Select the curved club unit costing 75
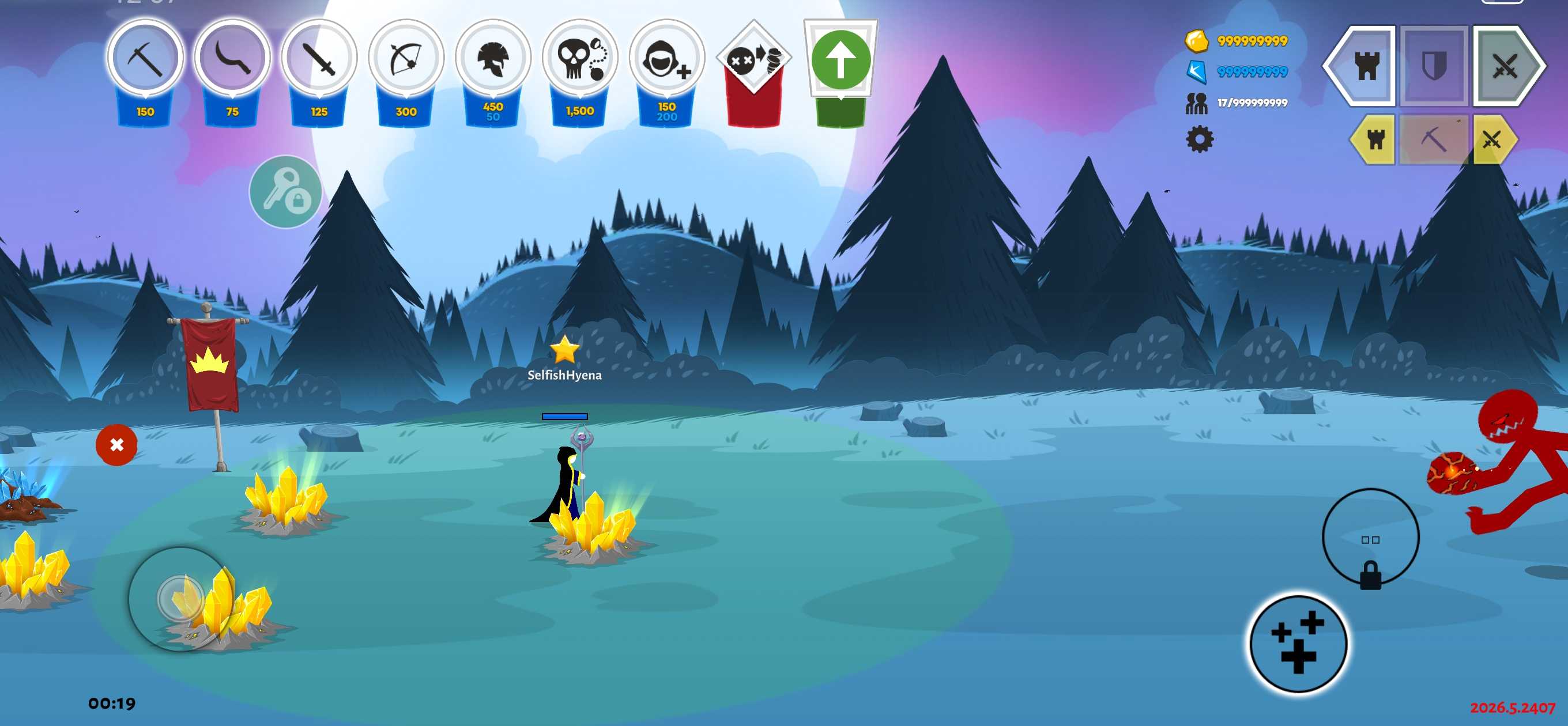The width and height of the screenshot is (1568, 726). tap(232, 59)
